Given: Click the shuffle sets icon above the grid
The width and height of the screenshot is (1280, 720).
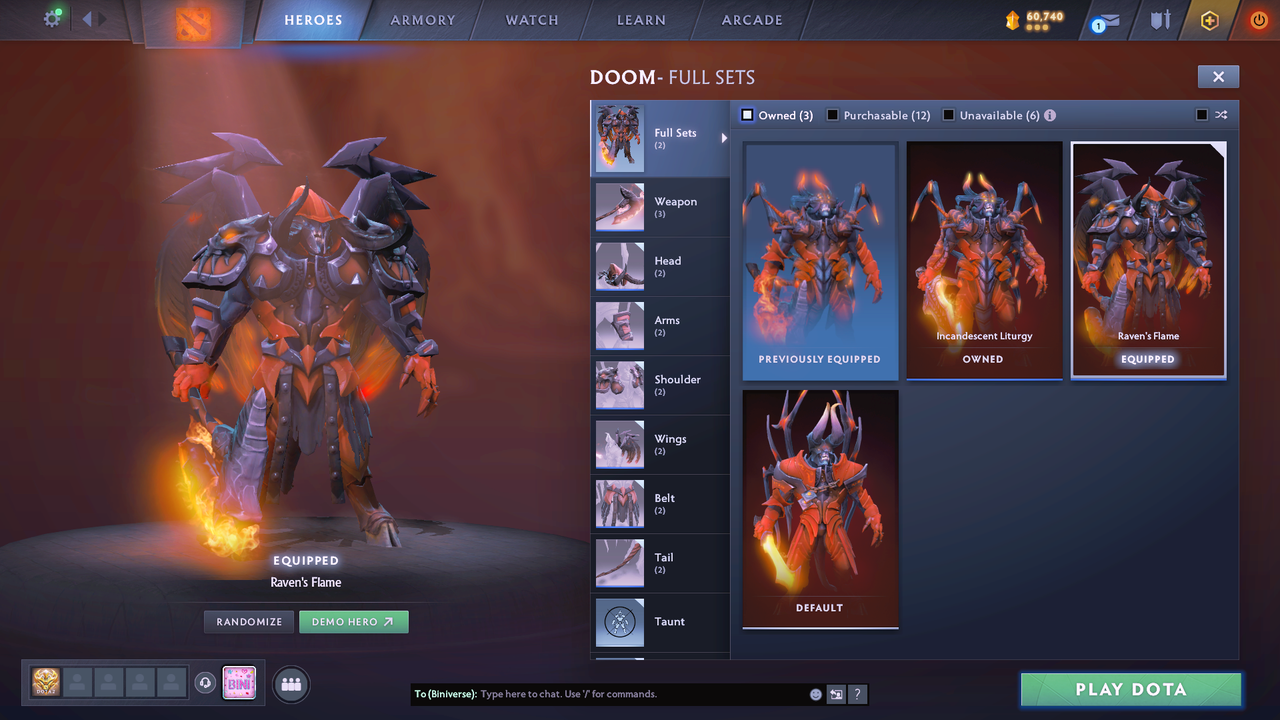Looking at the screenshot, I should (1221, 115).
